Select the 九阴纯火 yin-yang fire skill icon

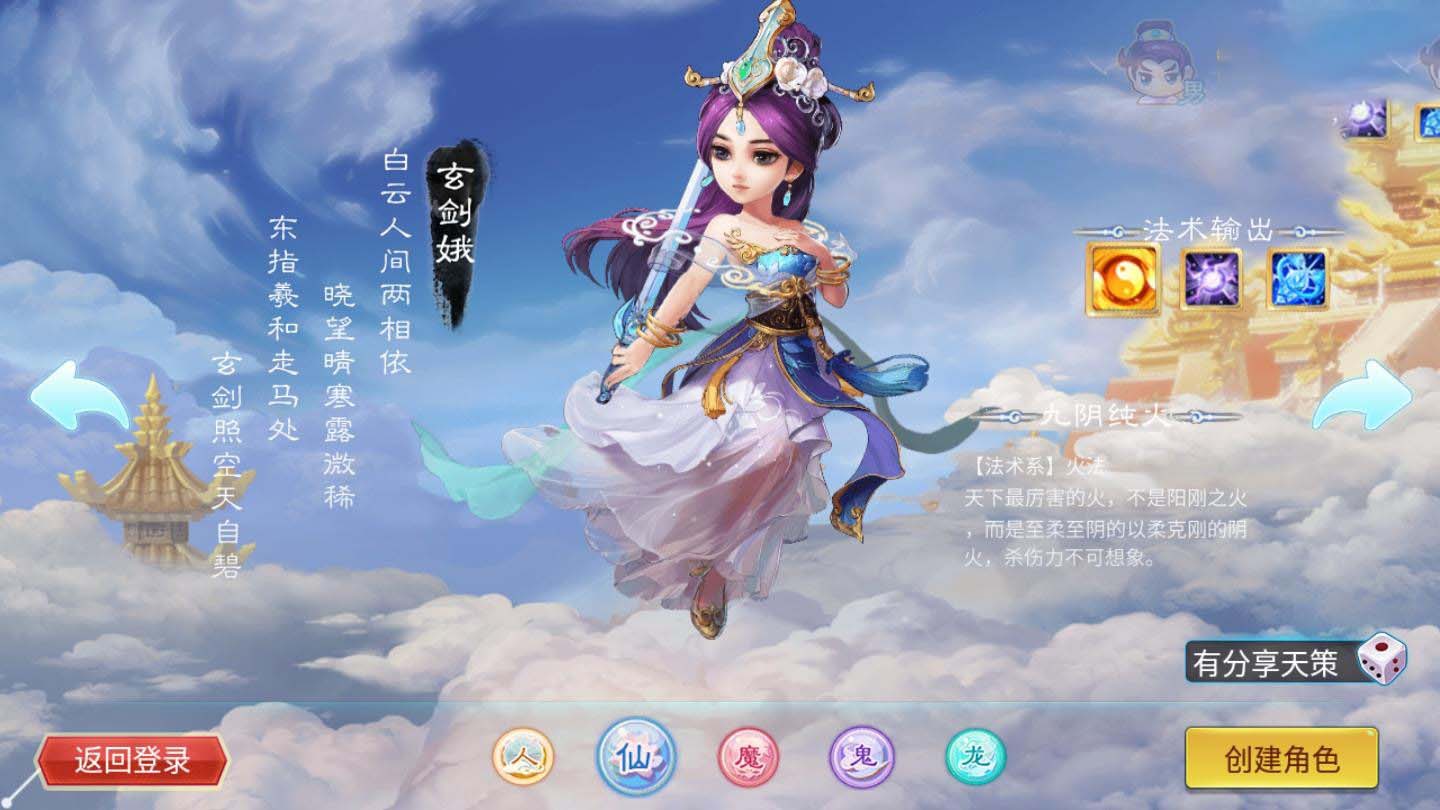1121,275
